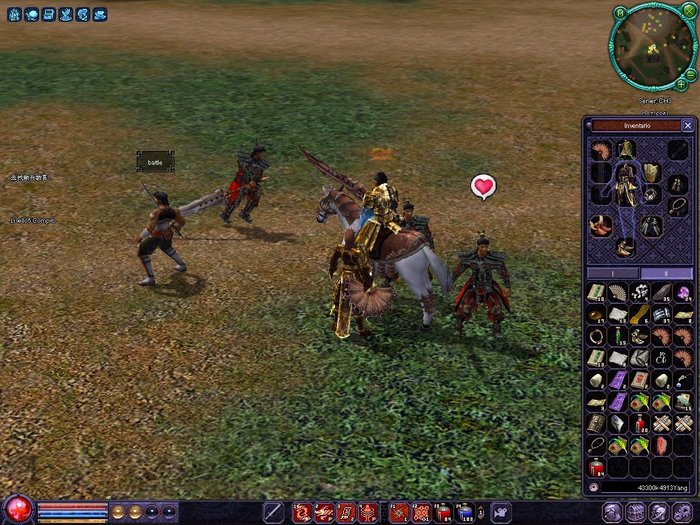Activate the first red skill icon

click(x=302, y=512)
